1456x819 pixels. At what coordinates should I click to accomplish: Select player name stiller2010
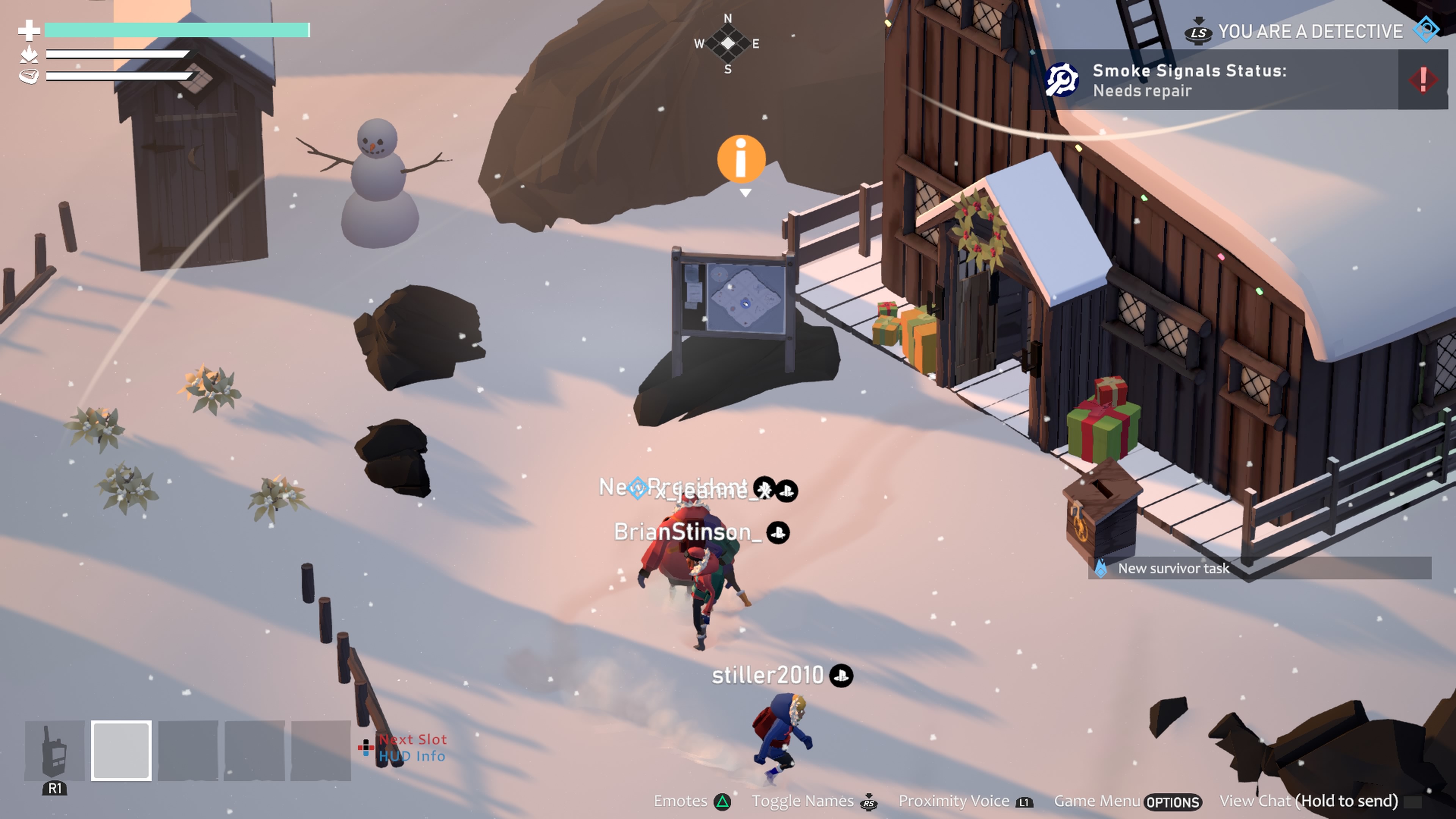(x=767, y=675)
